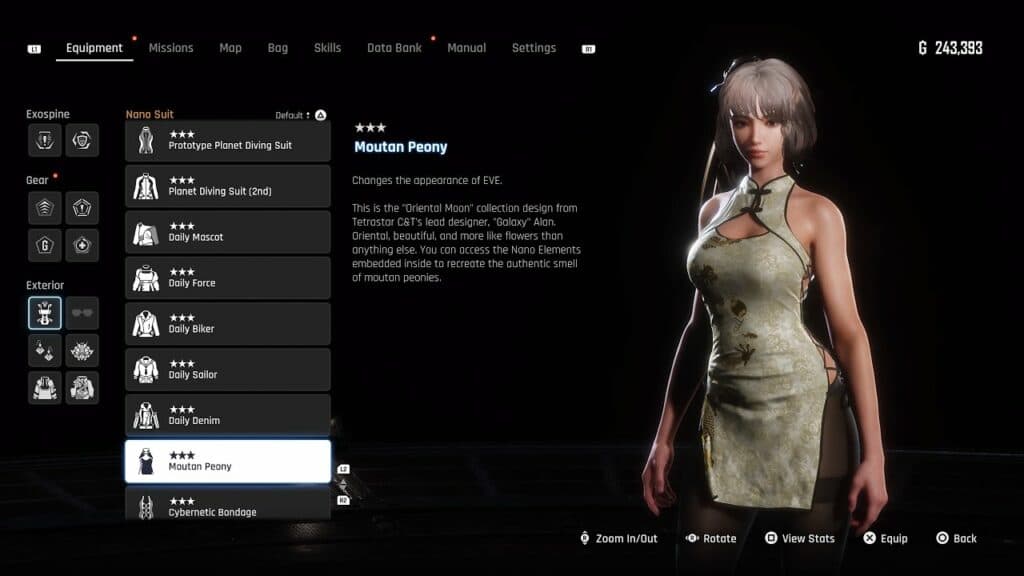This screenshot has height=576, width=1024.
Task: Switch to the Missions tab
Action: pos(171,48)
